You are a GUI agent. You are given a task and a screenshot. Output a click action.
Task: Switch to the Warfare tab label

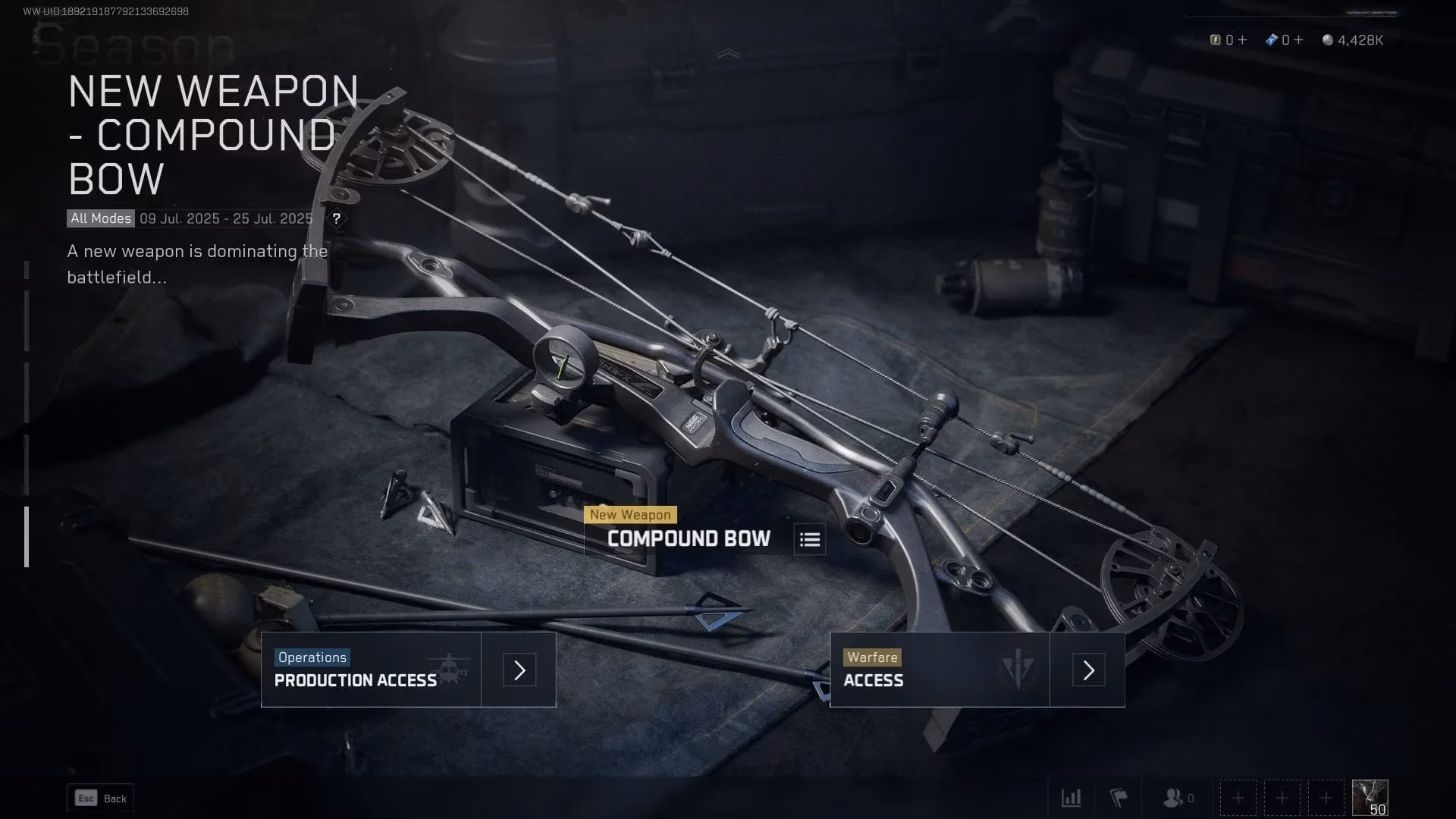click(x=874, y=657)
